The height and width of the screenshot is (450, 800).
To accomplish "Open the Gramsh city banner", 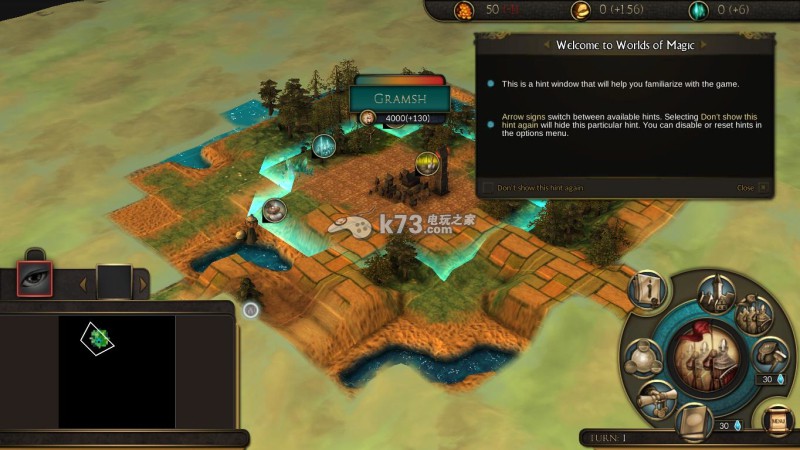I will (399, 99).
